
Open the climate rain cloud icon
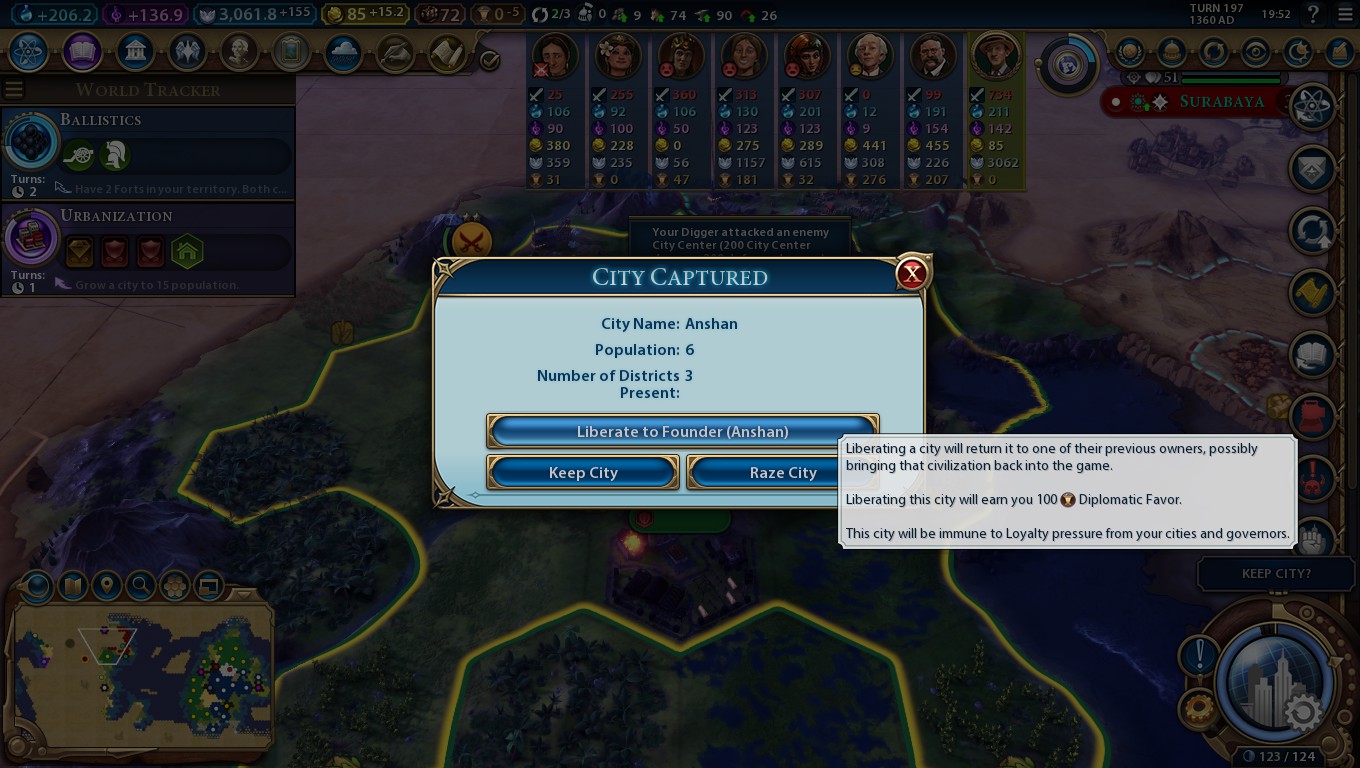click(343, 51)
